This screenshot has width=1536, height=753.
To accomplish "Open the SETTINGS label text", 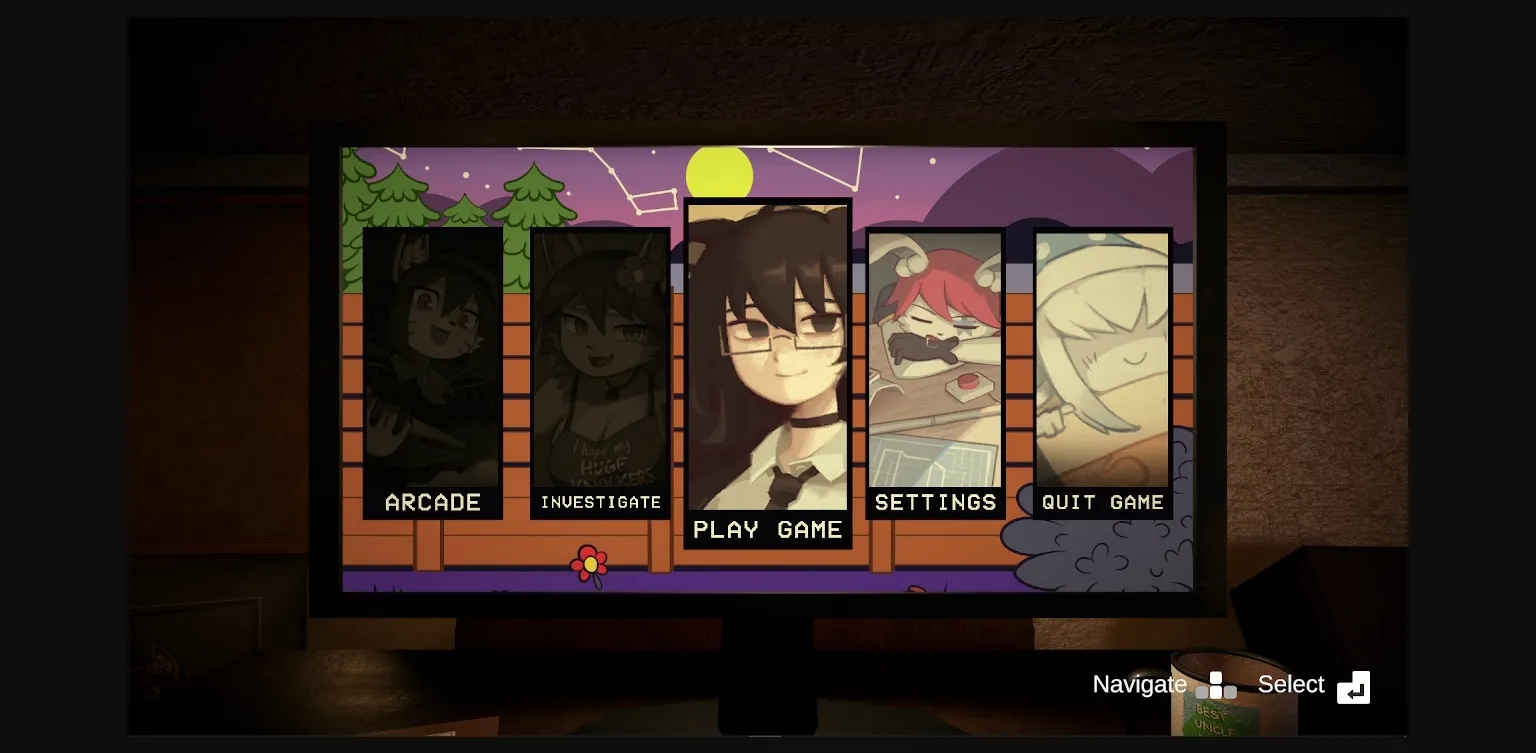I will pyautogui.click(x=935, y=503).
